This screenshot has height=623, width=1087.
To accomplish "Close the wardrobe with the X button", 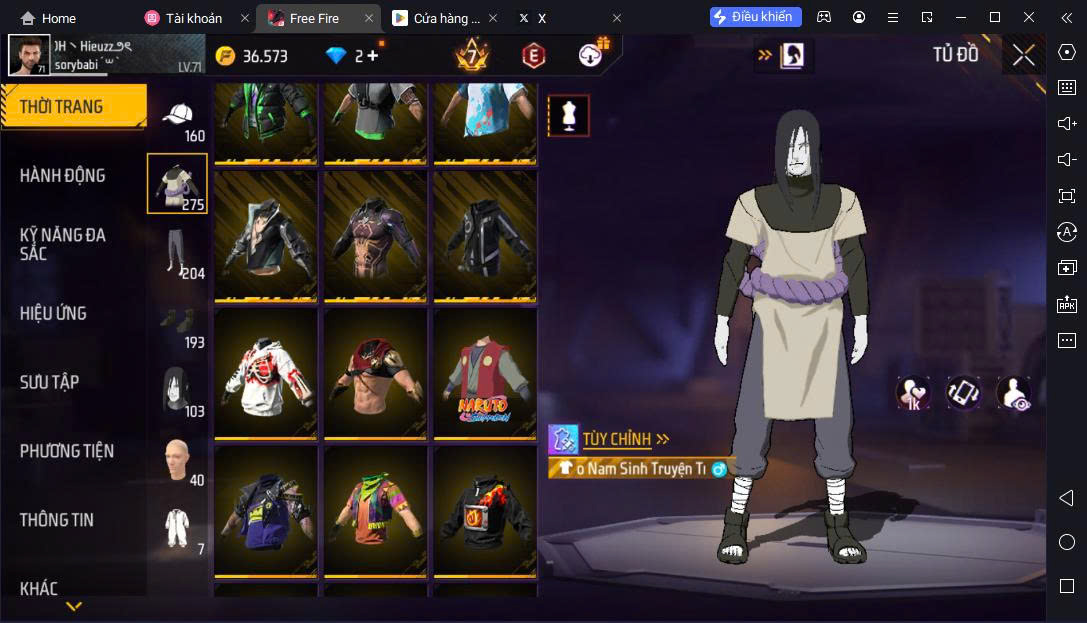I will point(1023,55).
